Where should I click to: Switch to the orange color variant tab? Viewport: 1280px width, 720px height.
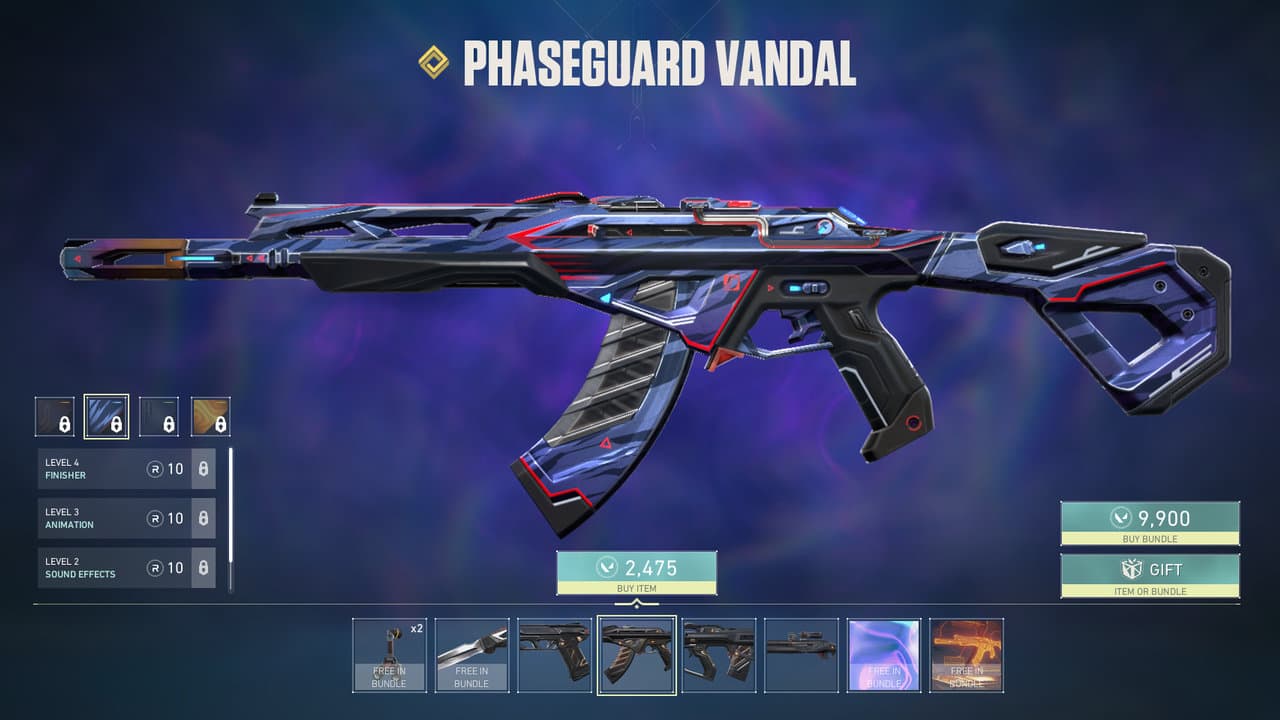213,416
